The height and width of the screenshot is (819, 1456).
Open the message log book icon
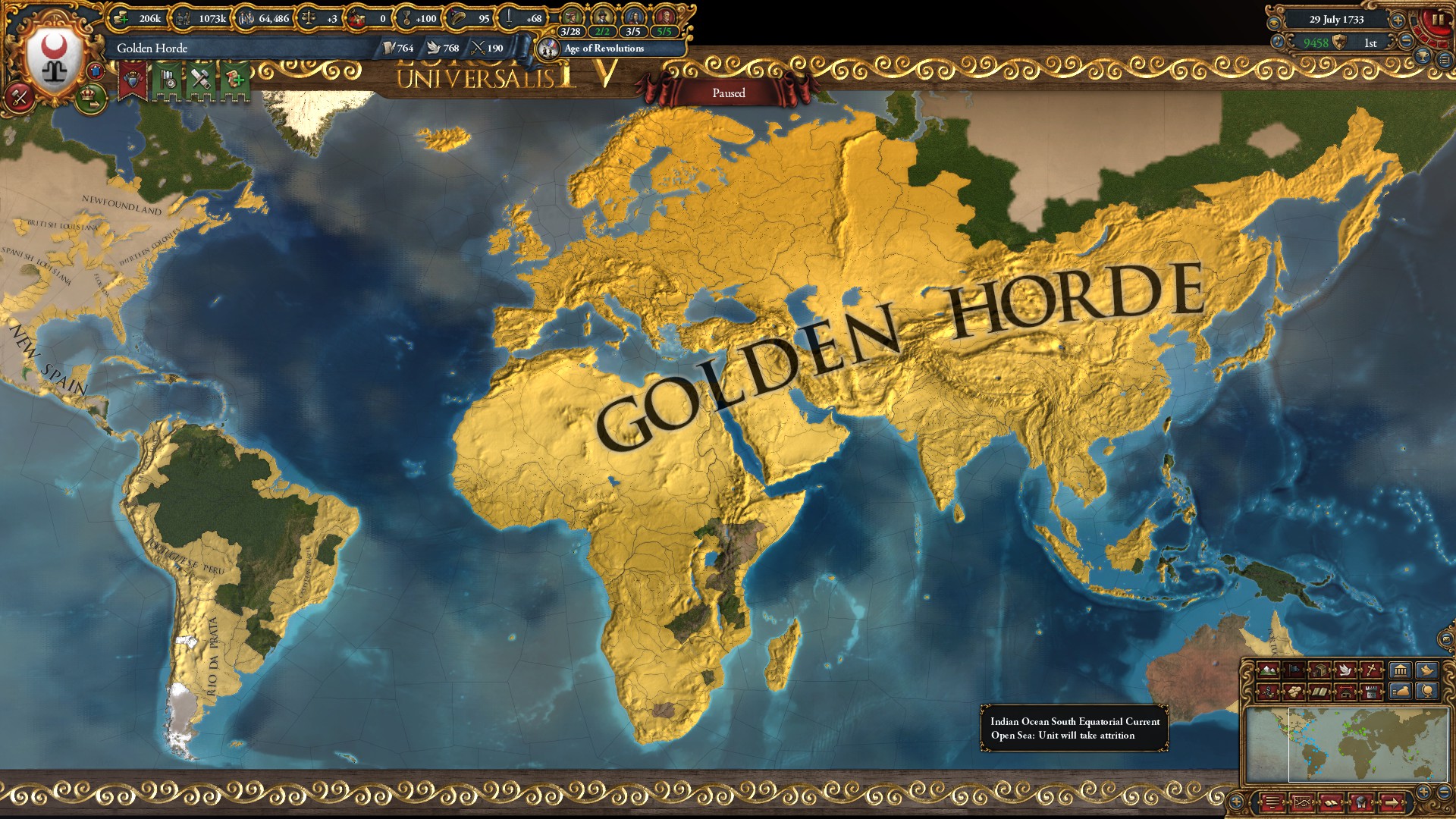1331,802
